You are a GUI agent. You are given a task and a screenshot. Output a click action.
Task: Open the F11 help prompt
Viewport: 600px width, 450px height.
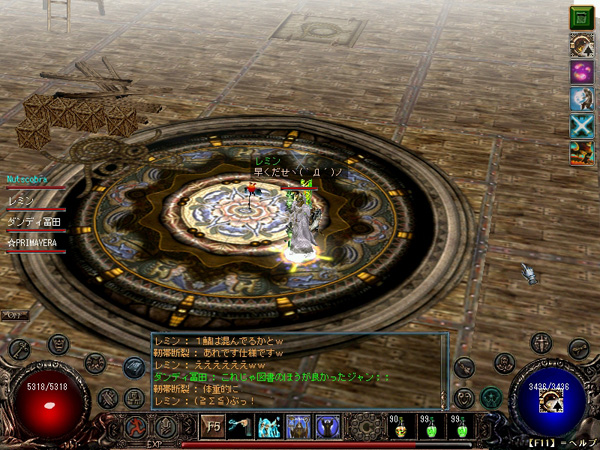562,442
